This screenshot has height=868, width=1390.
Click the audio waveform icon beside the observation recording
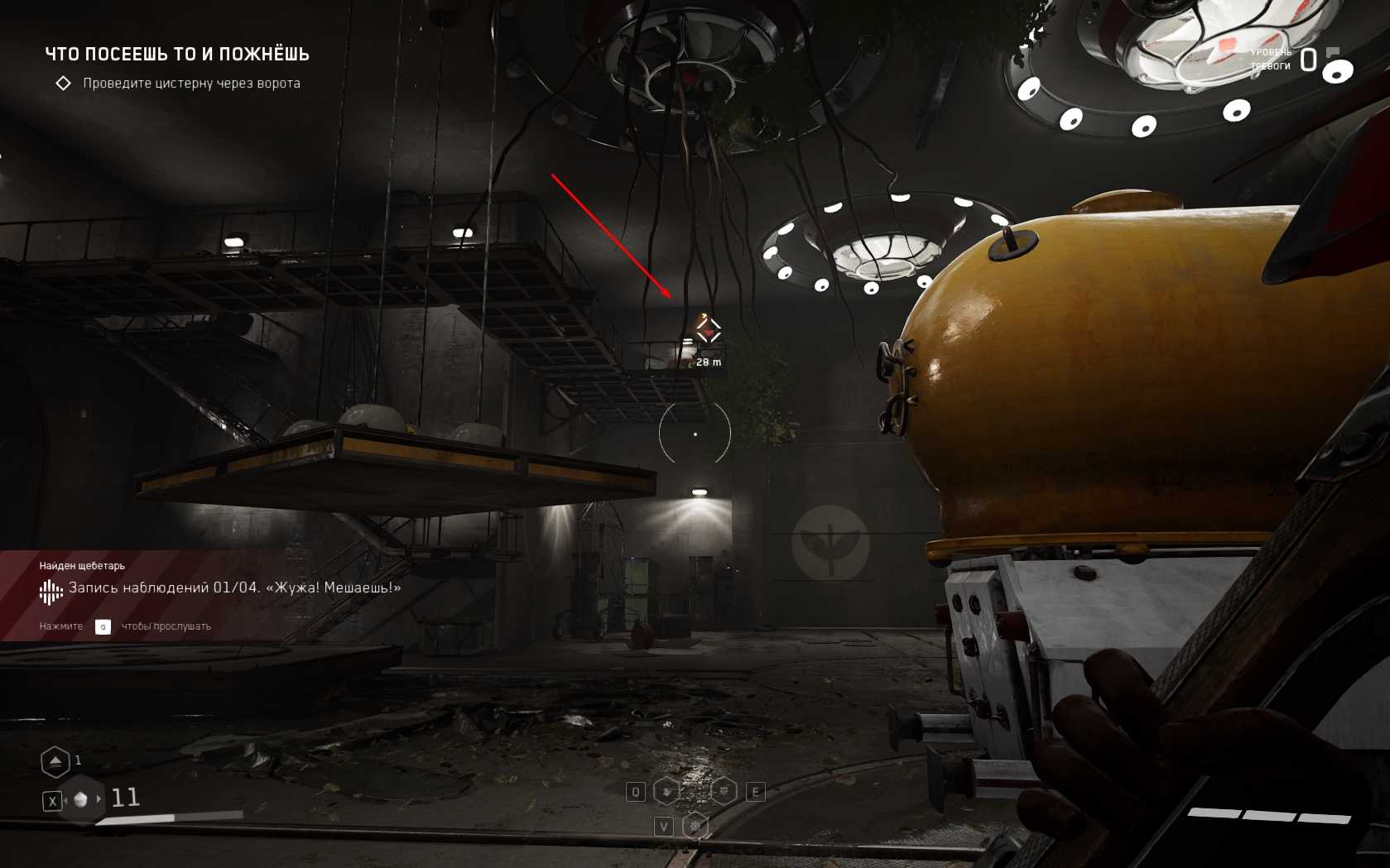[x=51, y=591]
